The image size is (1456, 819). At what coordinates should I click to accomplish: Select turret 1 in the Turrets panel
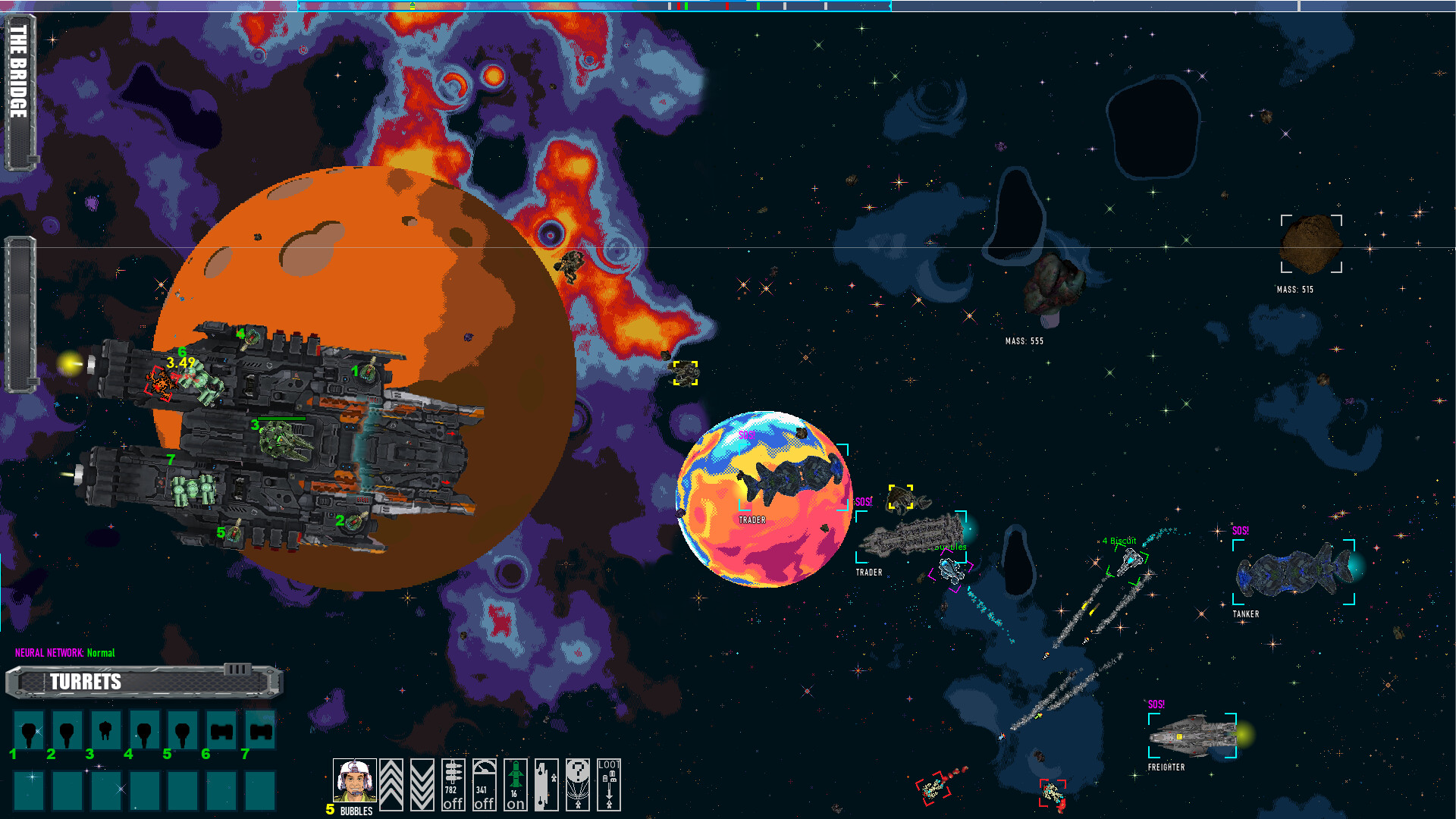(x=30, y=730)
